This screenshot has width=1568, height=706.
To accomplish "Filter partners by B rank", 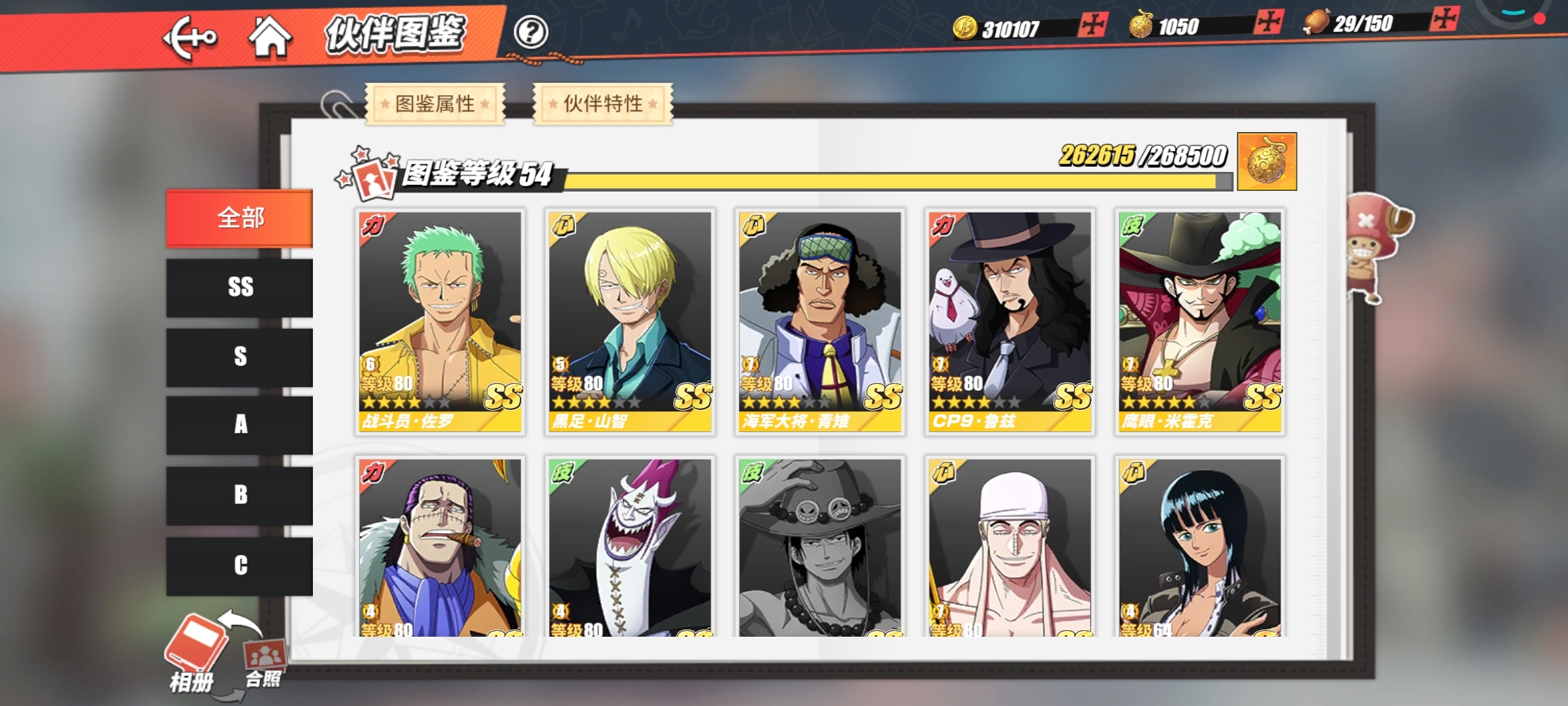I will (x=240, y=495).
